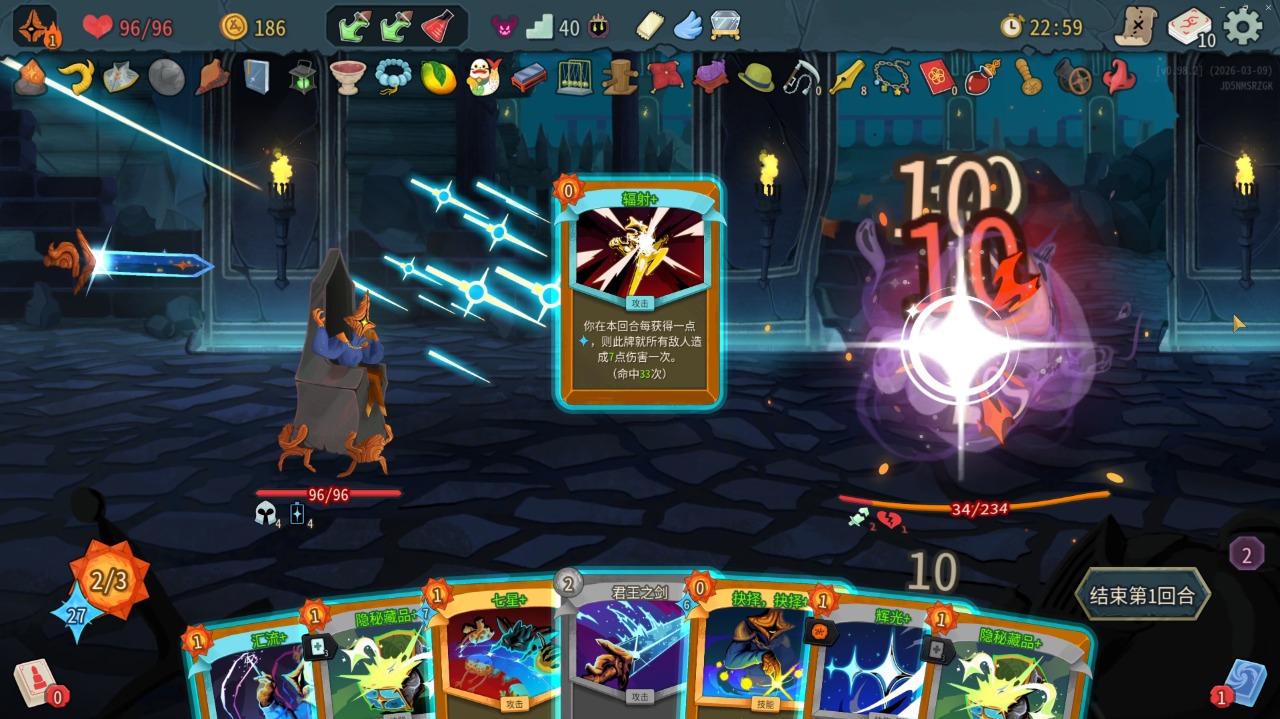Viewport: 1280px width, 719px height.
Task: Inspect the banana relic
Action: coord(76,77)
